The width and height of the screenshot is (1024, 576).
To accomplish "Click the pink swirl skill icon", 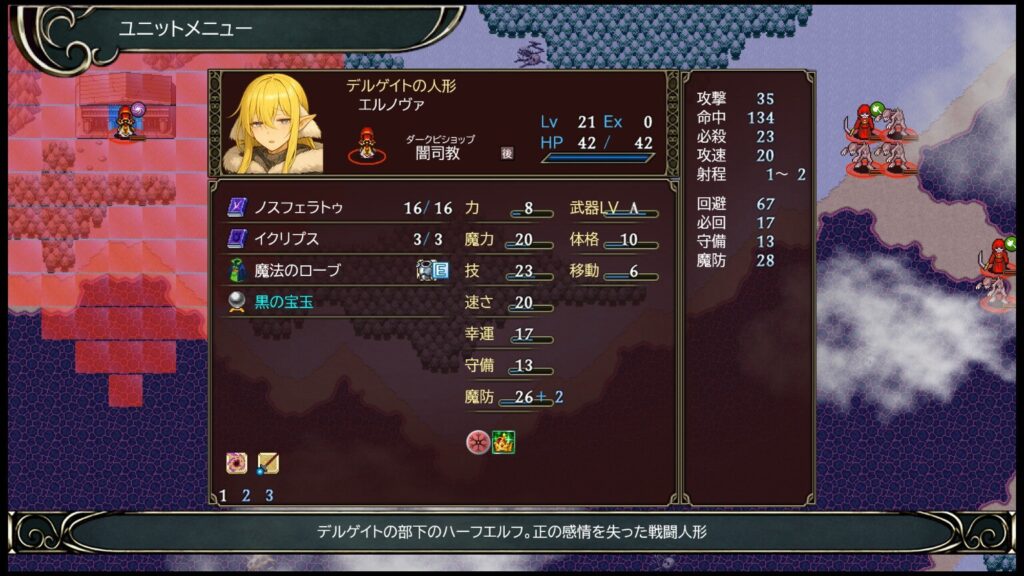I will tap(237, 463).
